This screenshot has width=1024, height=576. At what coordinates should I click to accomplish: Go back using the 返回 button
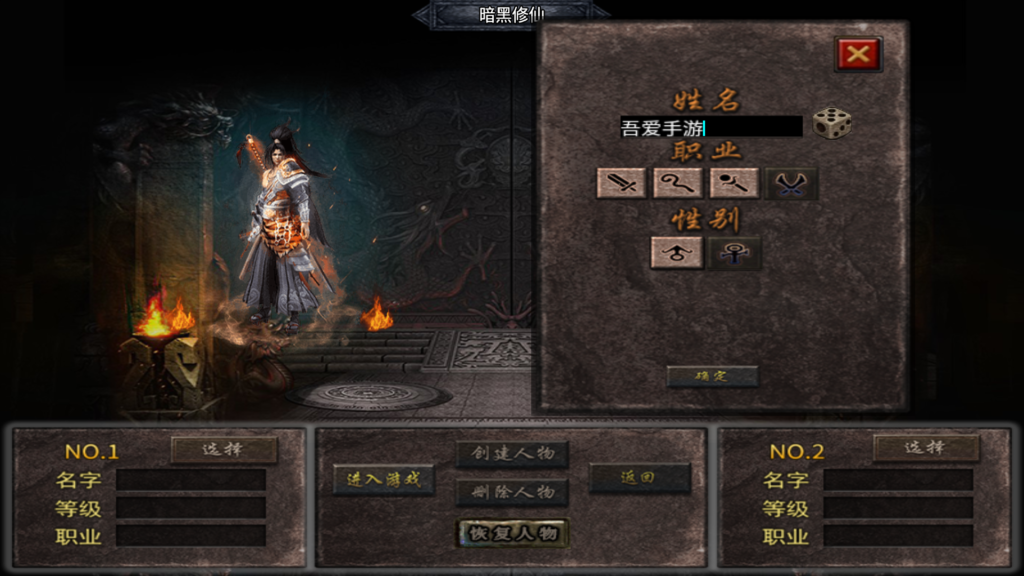coord(639,478)
